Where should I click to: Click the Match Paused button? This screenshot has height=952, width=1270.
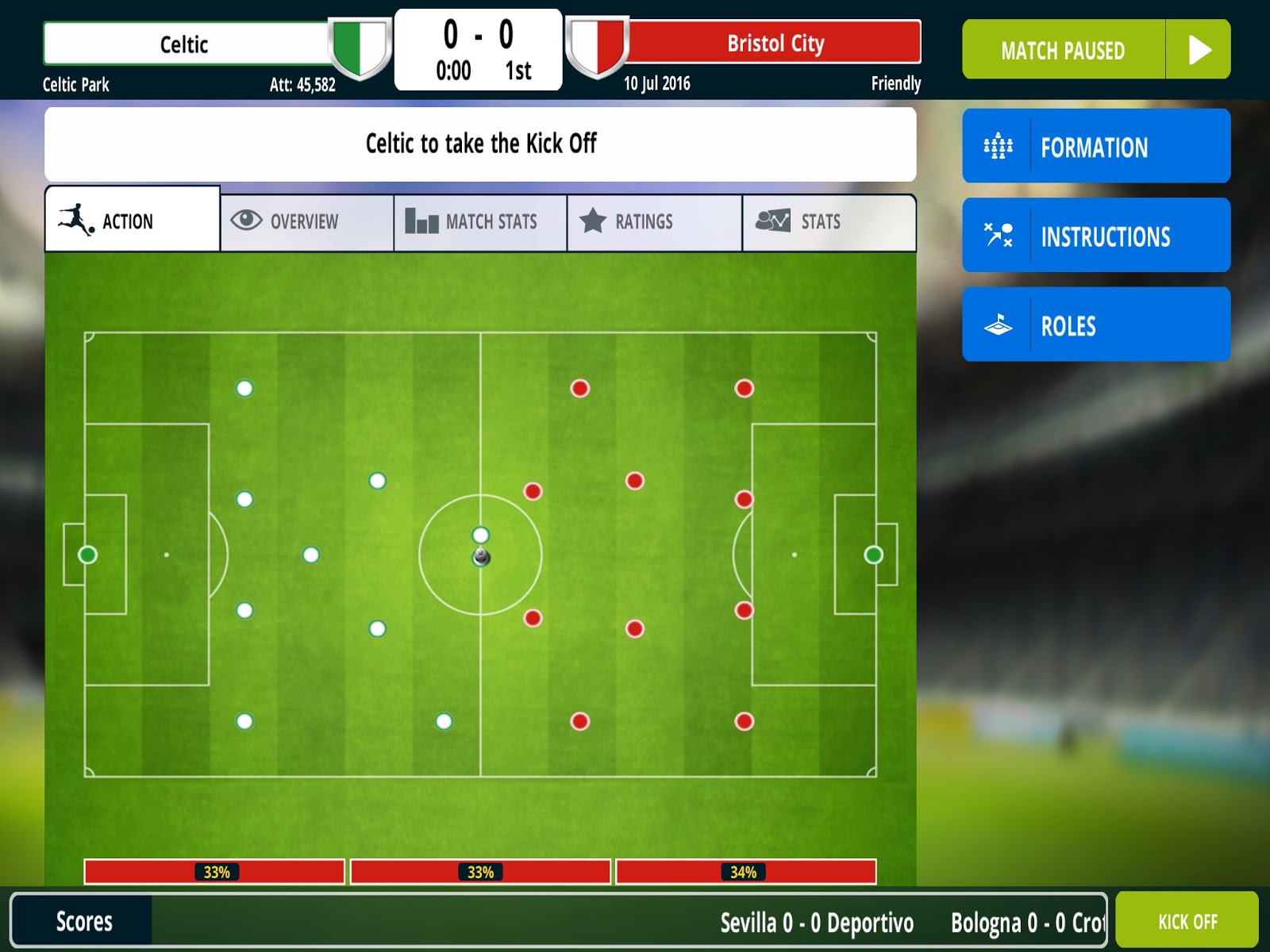click(1064, 50)
